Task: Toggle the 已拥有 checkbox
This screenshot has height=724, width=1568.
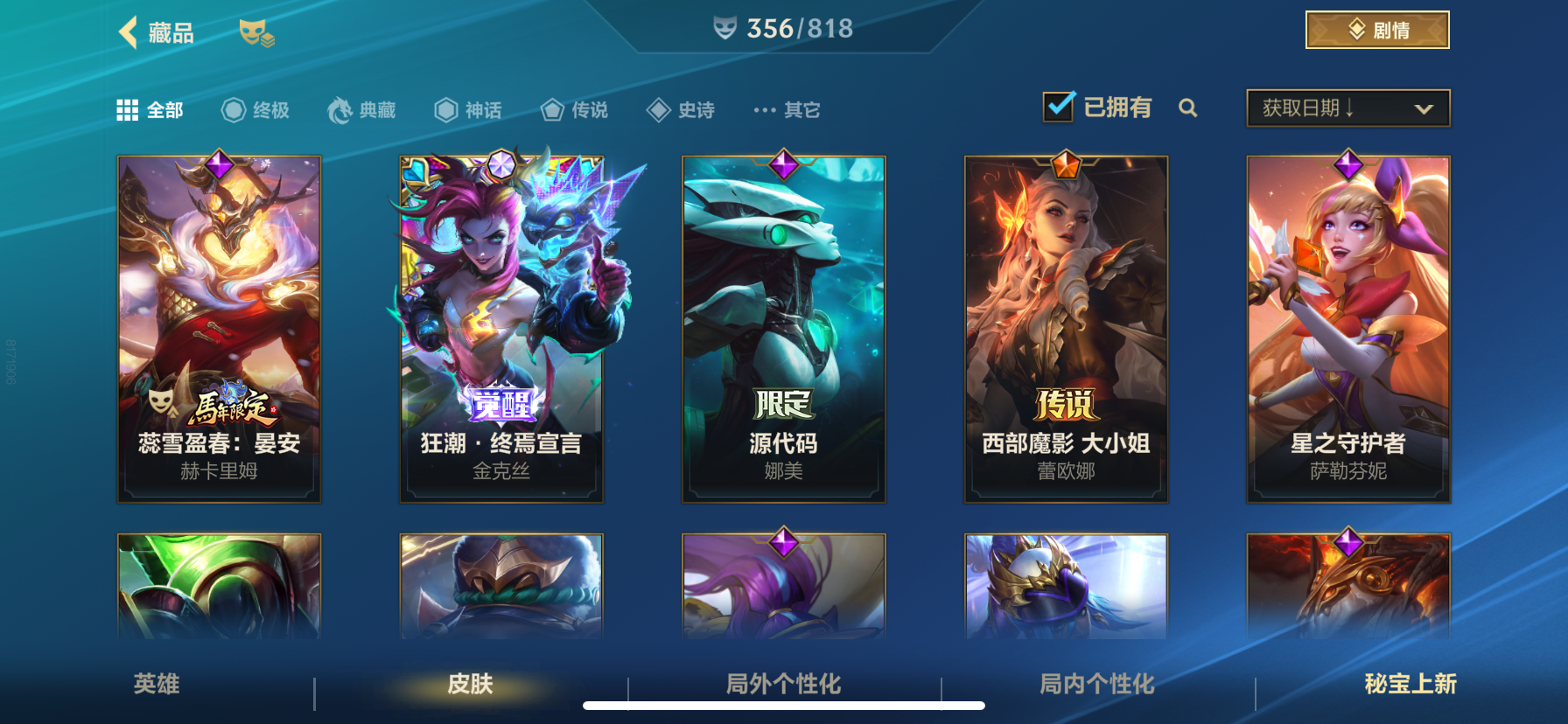Action: coord(1057,106)
